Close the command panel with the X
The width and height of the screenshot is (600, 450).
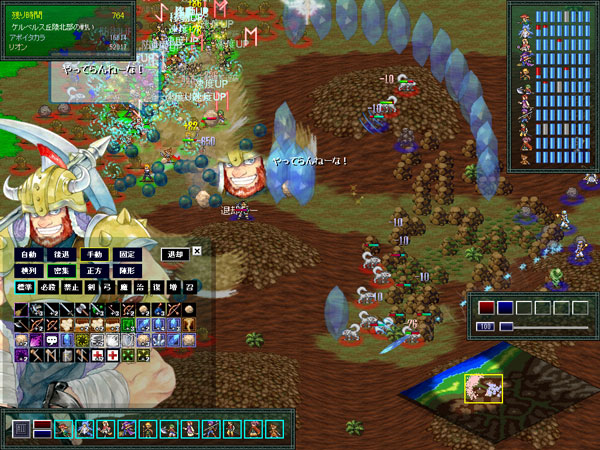[x=197, y=251]
